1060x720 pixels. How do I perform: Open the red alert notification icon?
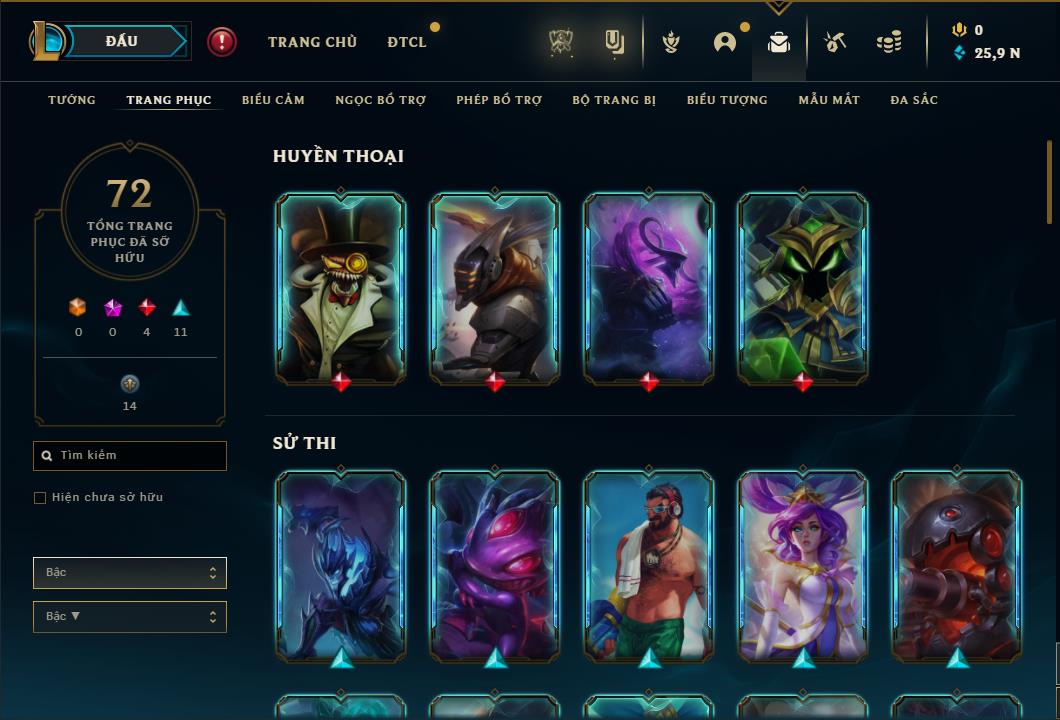point(222,42)
